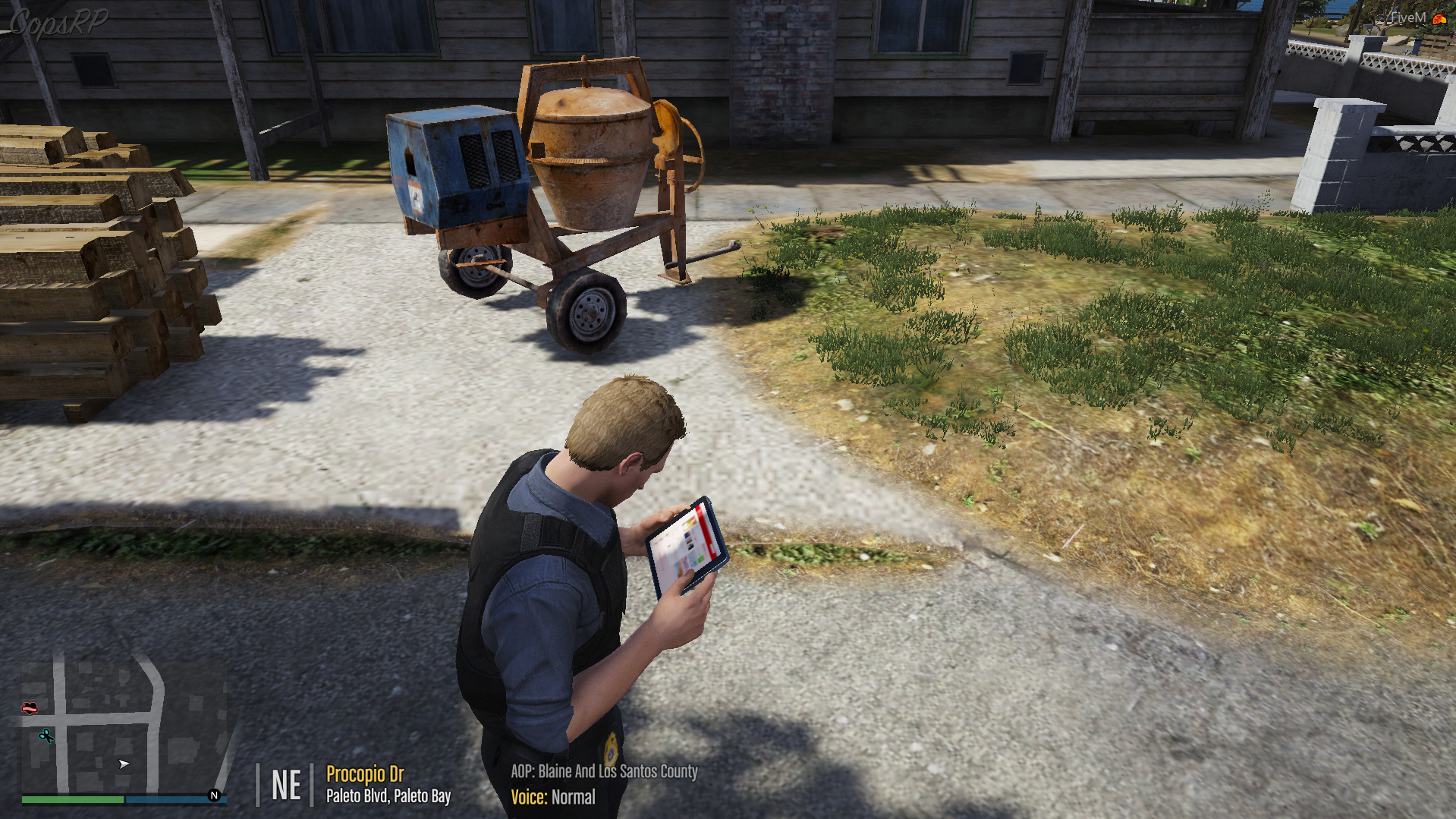Tap the green button on the tablet screen
Viewport: 1456px width, 819px height.
tap(700, 559)
